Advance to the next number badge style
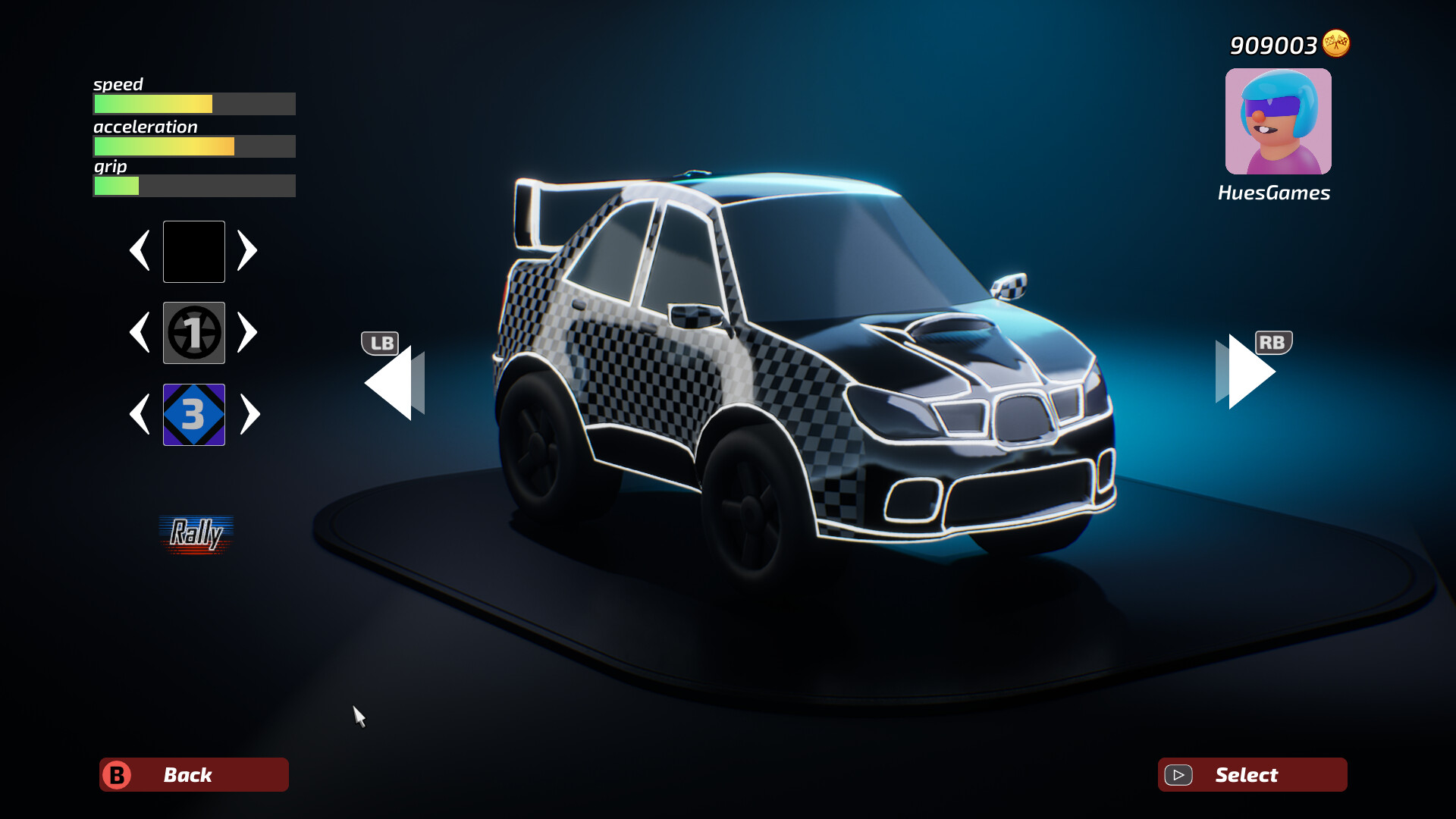This screenshot has height=819, width=1456. click(249, 415)
